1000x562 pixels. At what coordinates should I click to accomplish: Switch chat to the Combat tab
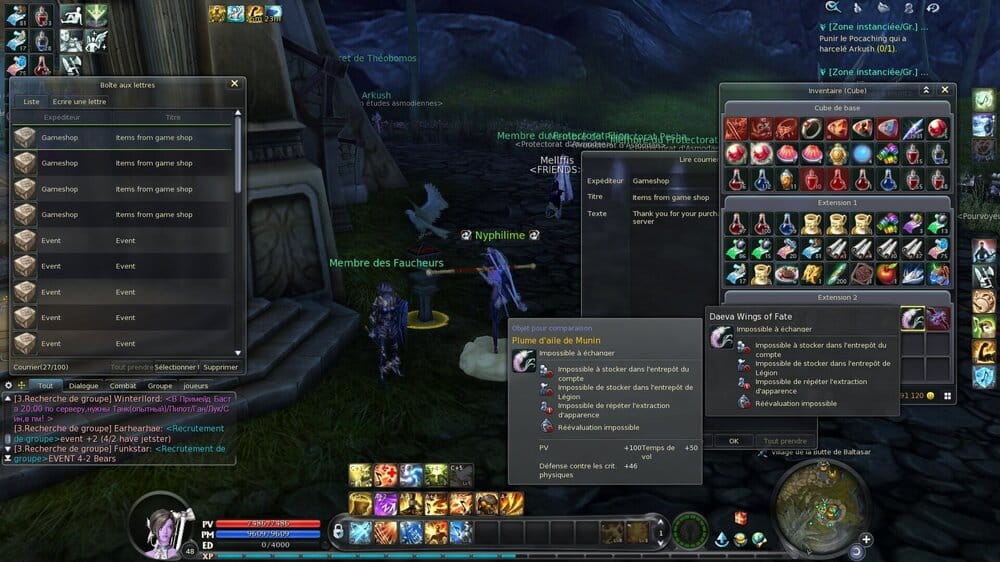click(123, 385)
